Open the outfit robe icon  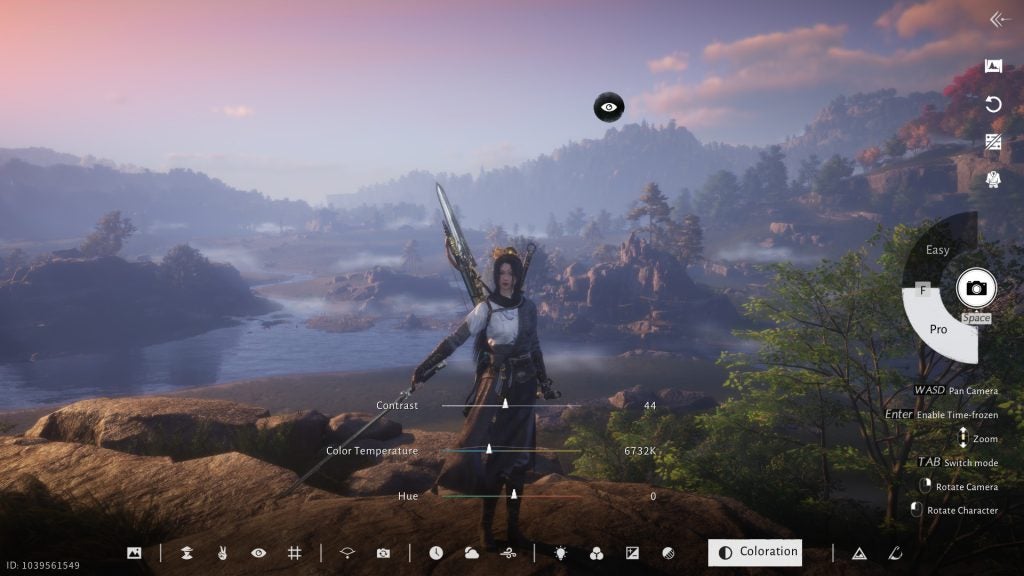[x=993, y=180]
